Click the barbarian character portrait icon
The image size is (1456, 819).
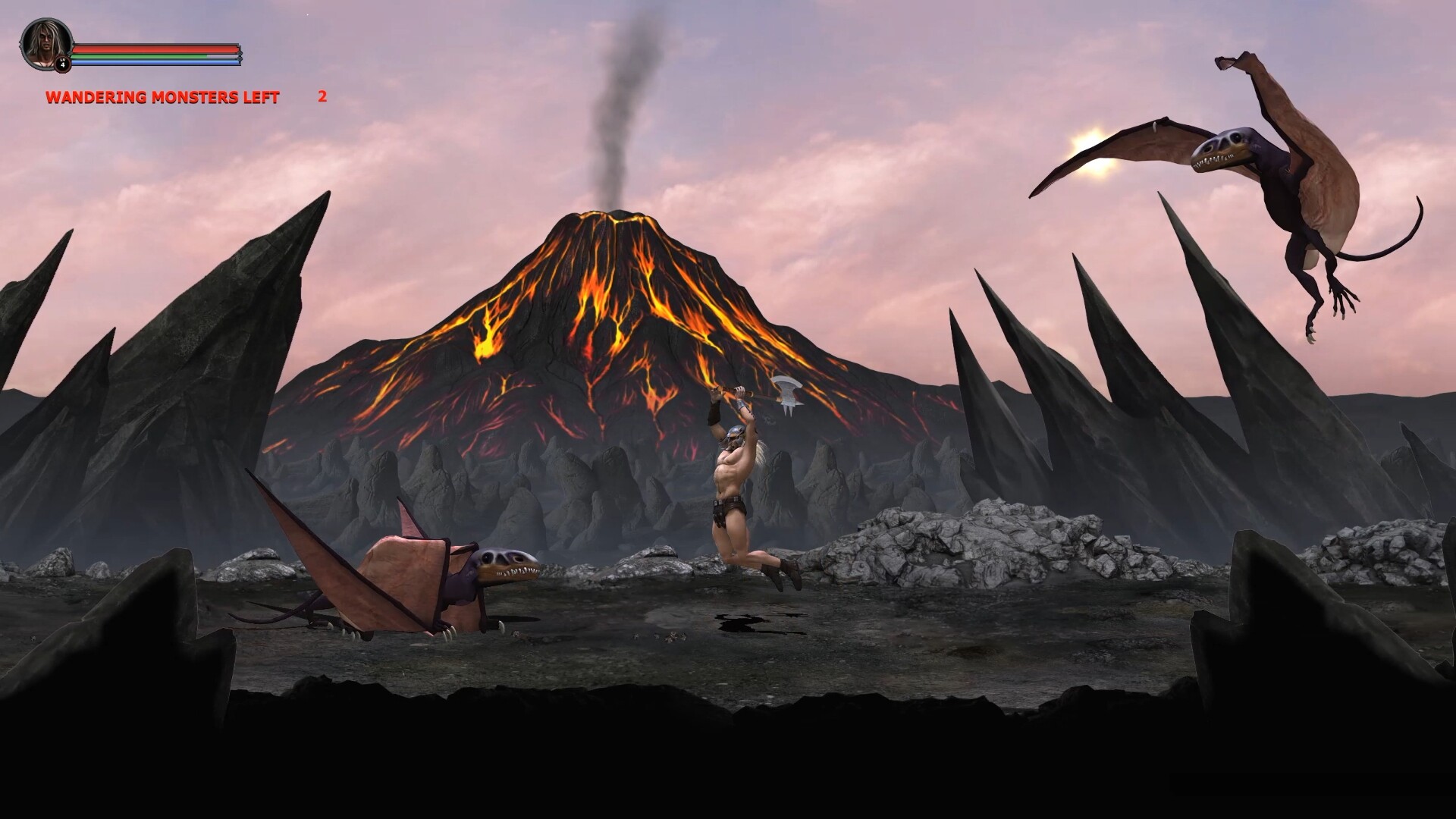point(45,42)
